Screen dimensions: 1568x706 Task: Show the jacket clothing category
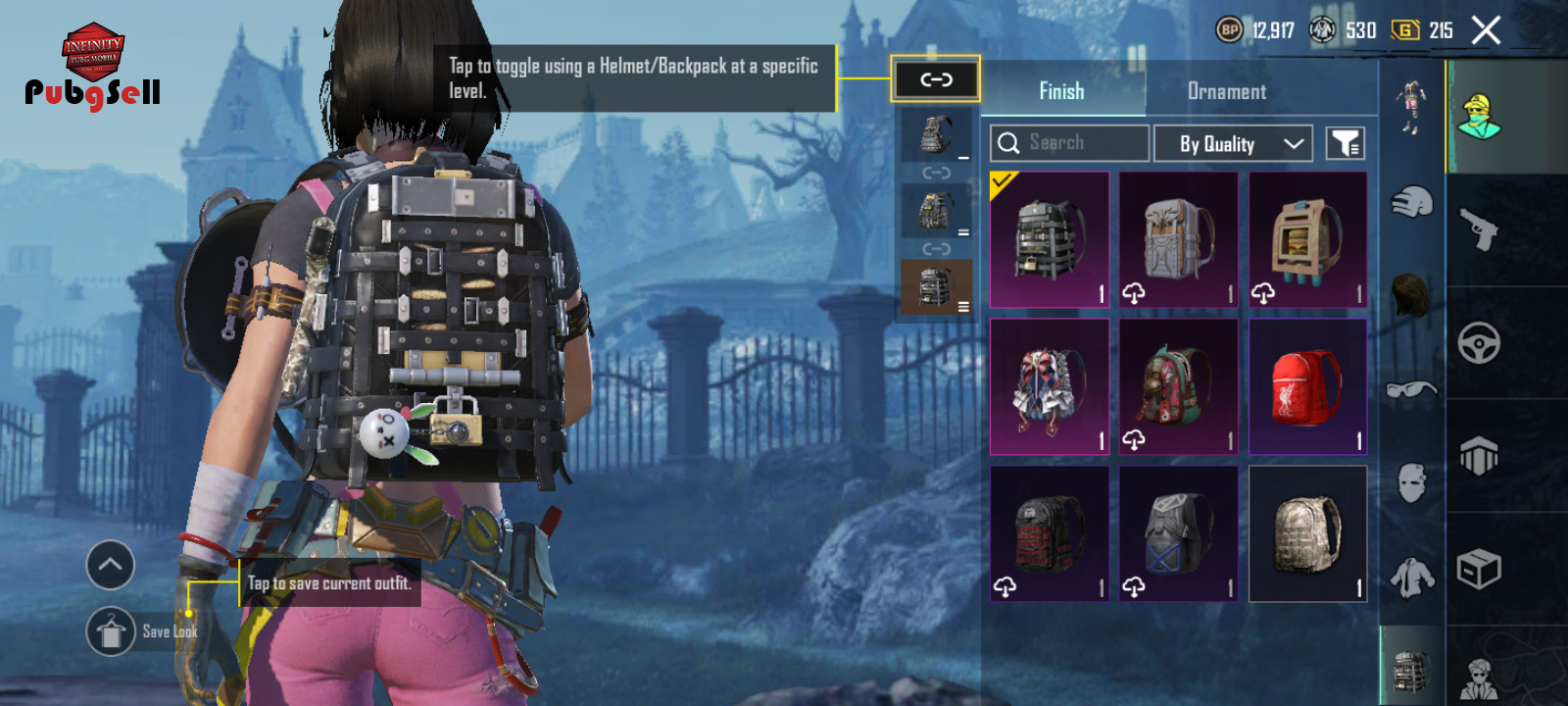(x=1411, y=577)
